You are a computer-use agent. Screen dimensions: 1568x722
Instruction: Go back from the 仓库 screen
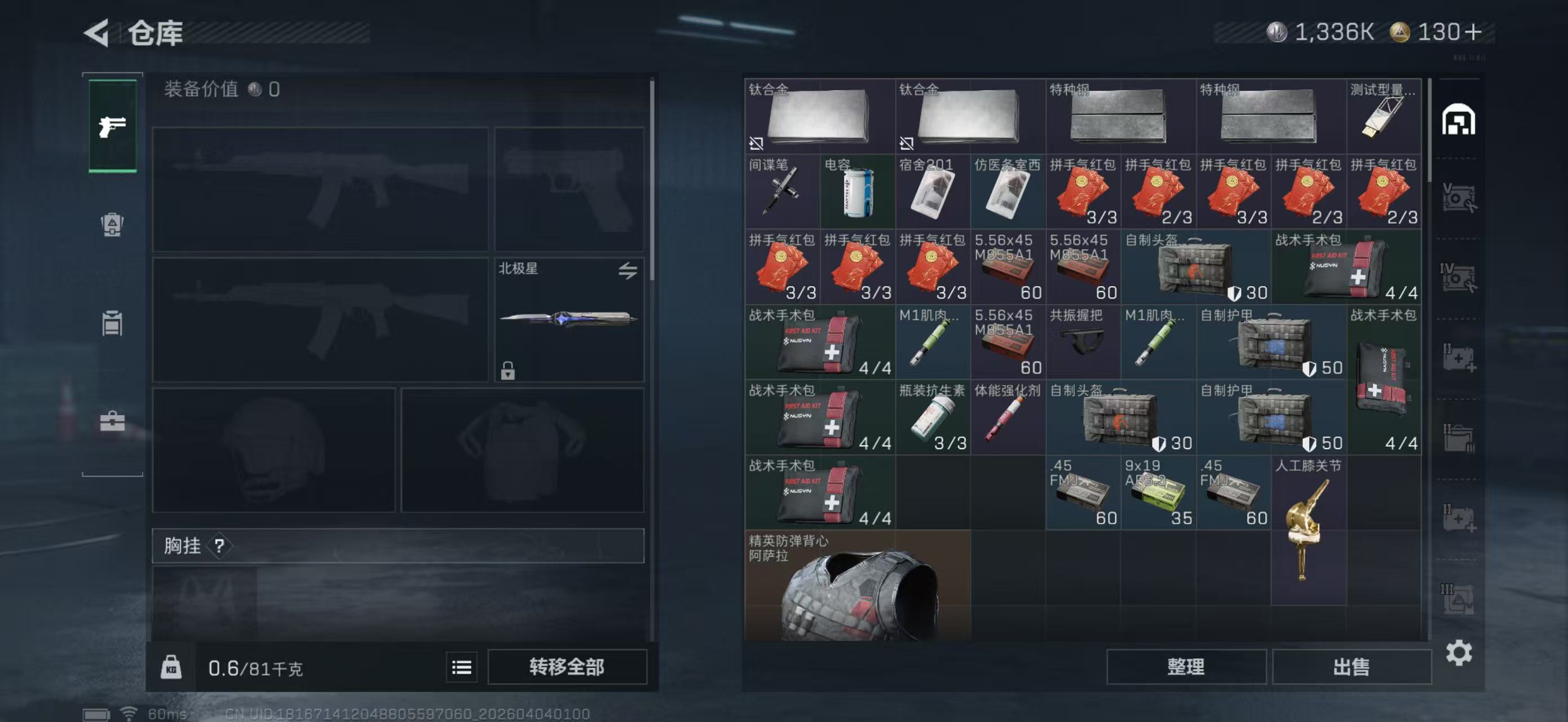pyautogui.click(x=98, y=32)
